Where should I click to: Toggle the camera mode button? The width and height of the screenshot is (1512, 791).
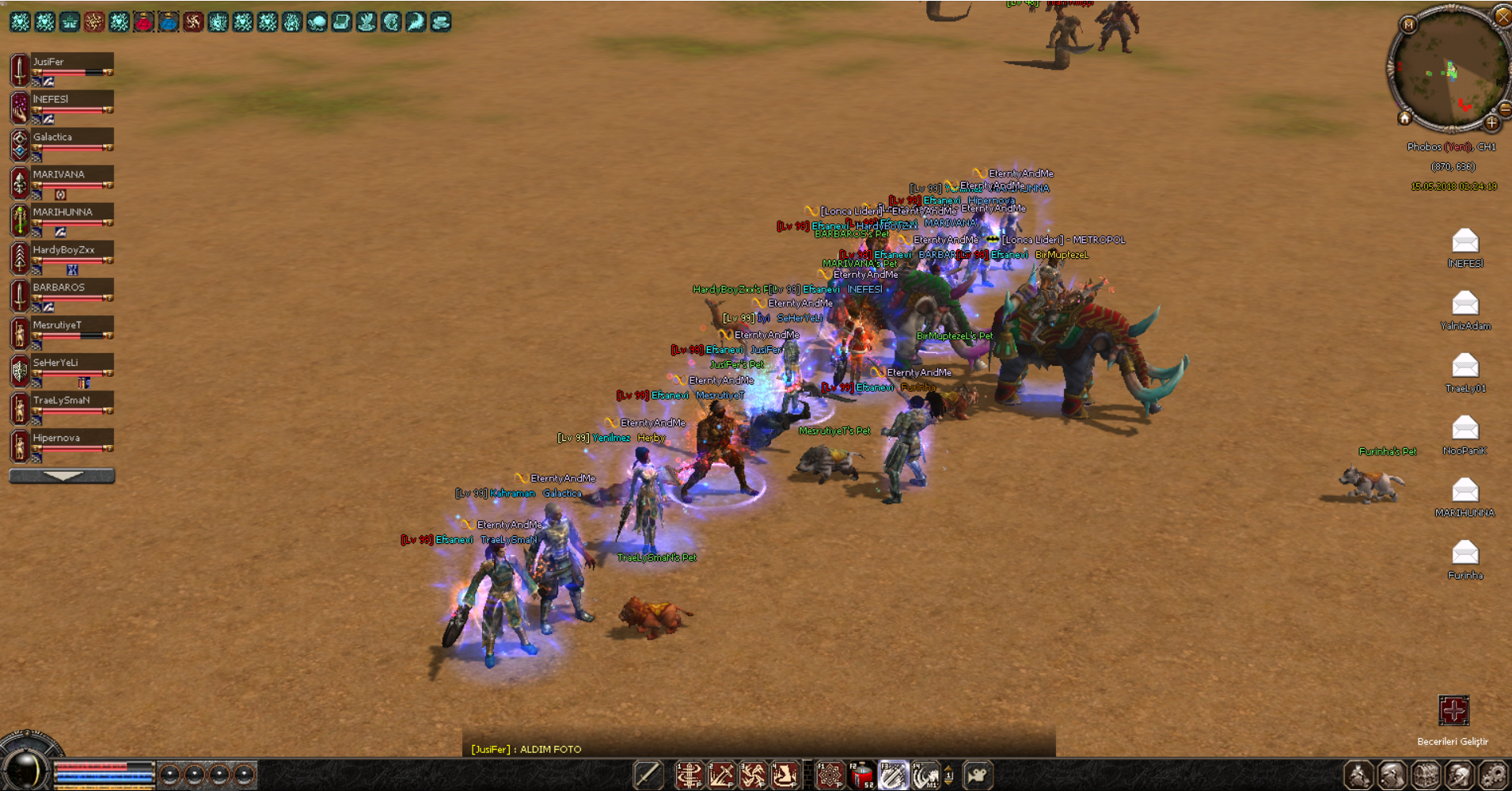click(978, 776)
